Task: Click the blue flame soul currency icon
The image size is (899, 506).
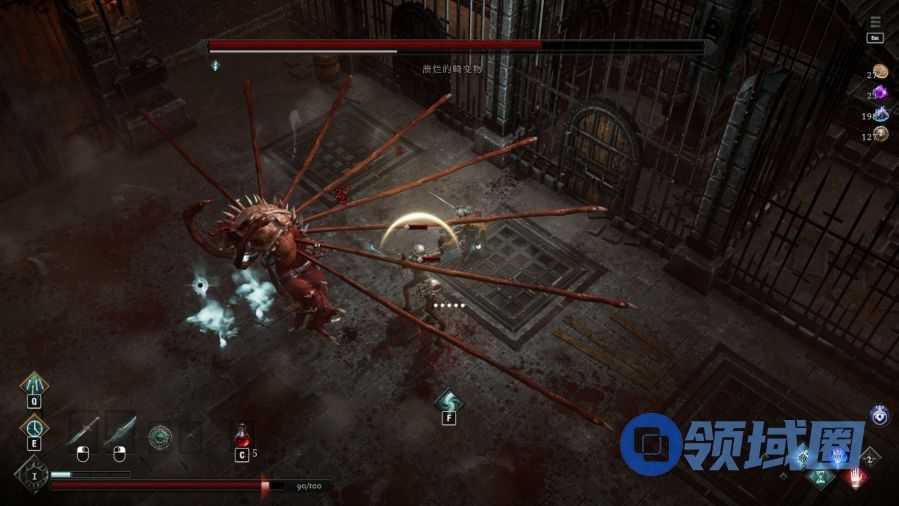Action: (x=881, y=114)
